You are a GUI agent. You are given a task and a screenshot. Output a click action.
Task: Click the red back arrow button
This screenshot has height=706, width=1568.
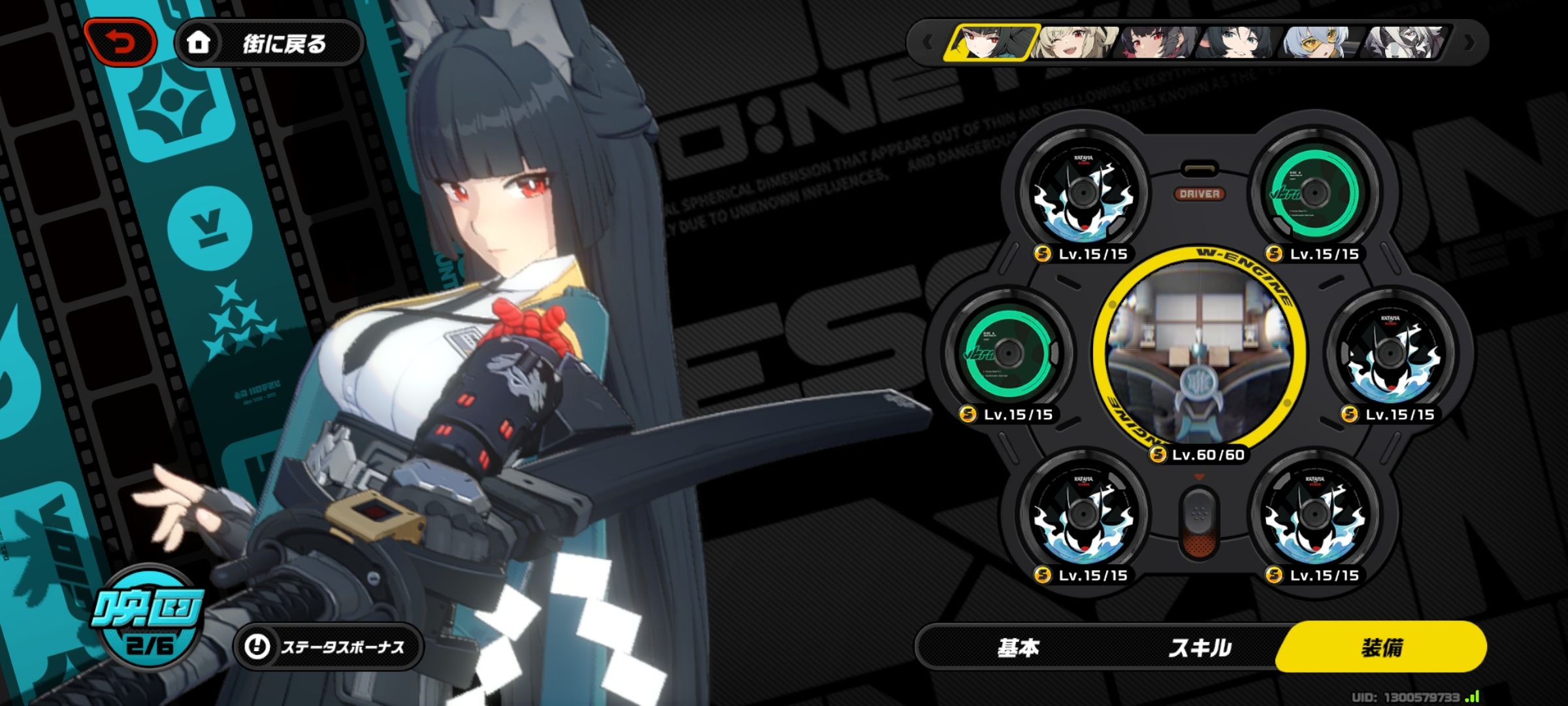point(120,43)
